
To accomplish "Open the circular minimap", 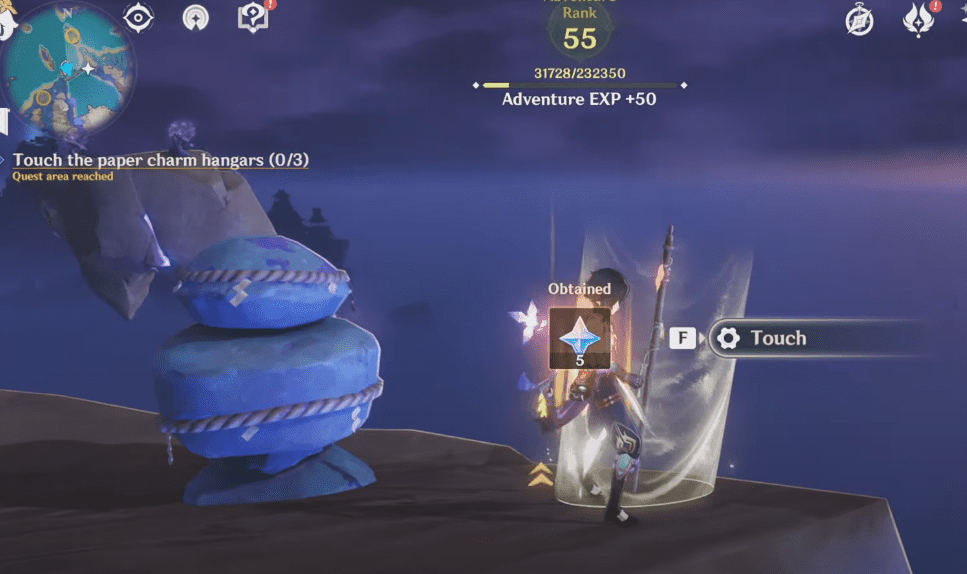I will point(67,66).
